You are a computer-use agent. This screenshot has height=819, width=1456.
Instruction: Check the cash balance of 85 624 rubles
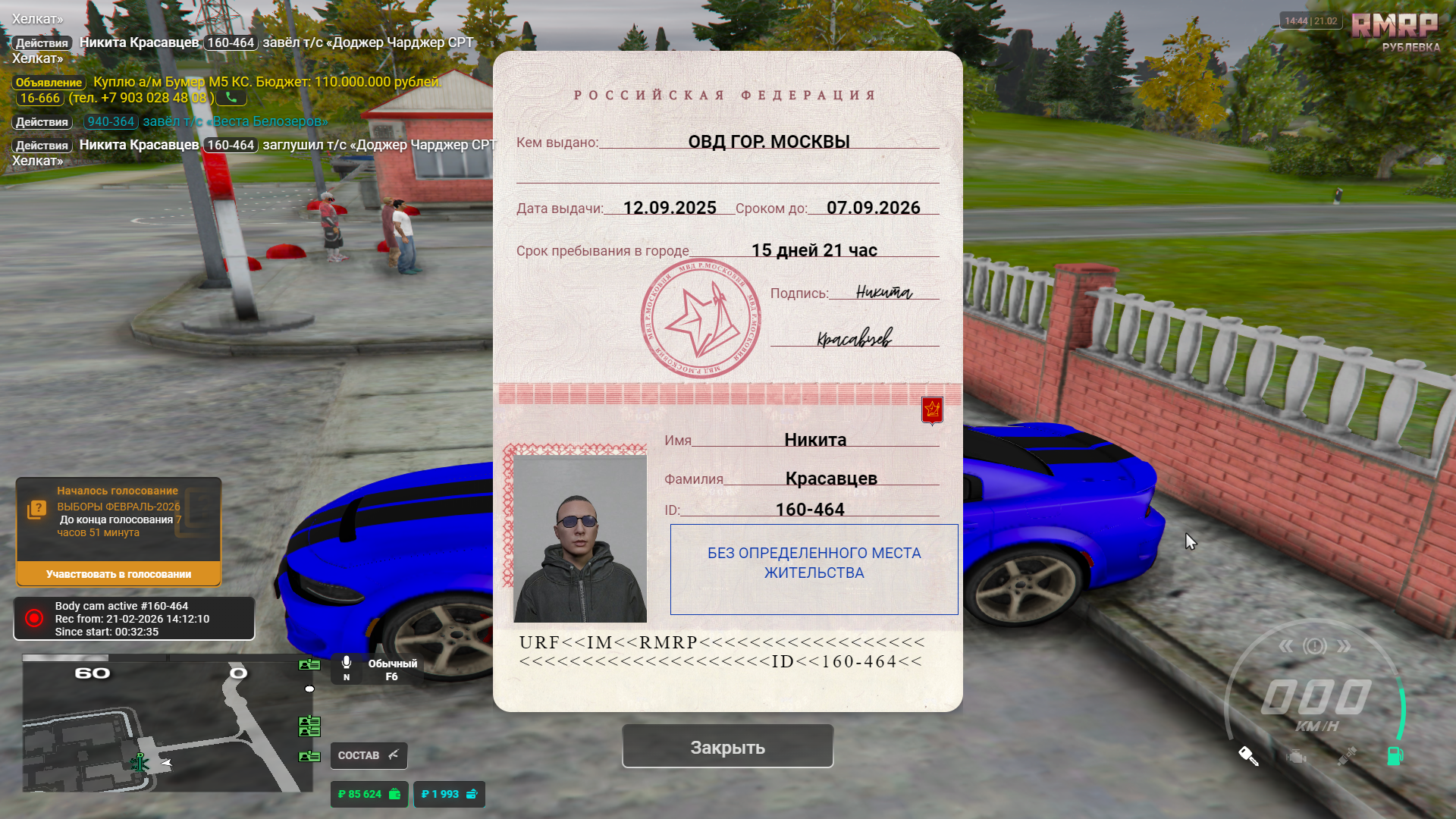pos(369,794)
